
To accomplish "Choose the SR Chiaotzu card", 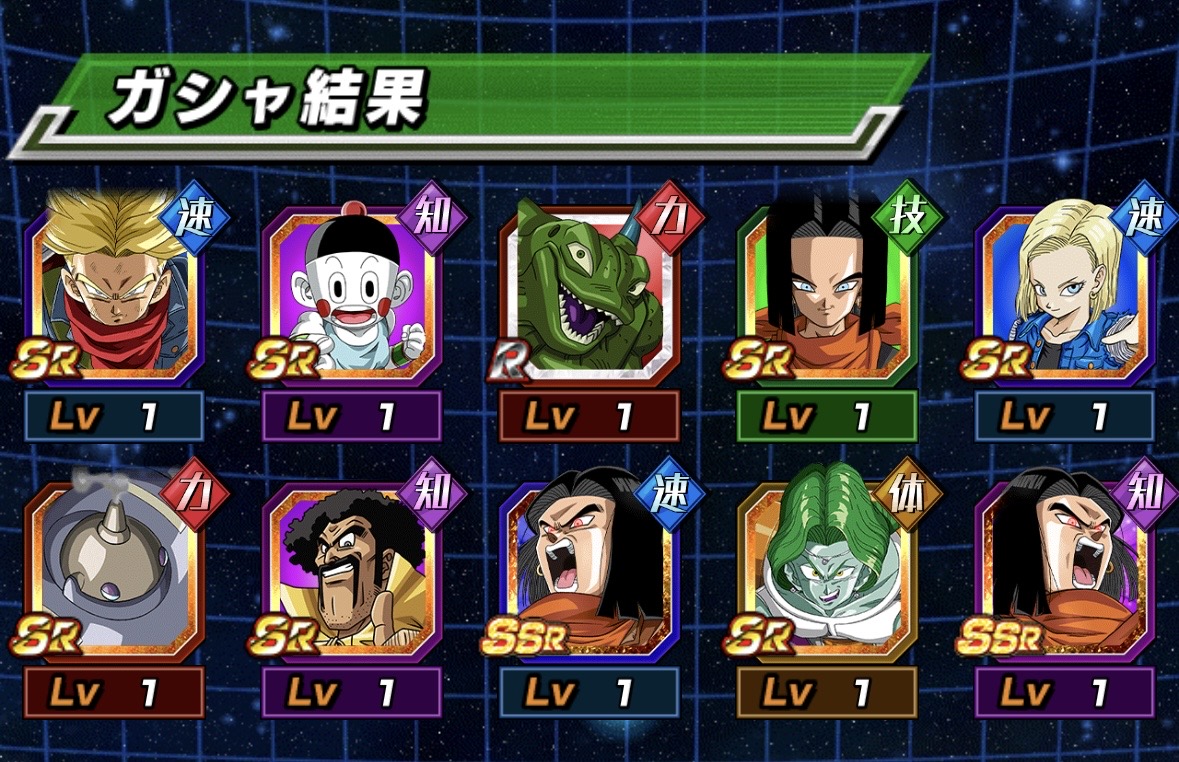I will pos(351,293).
